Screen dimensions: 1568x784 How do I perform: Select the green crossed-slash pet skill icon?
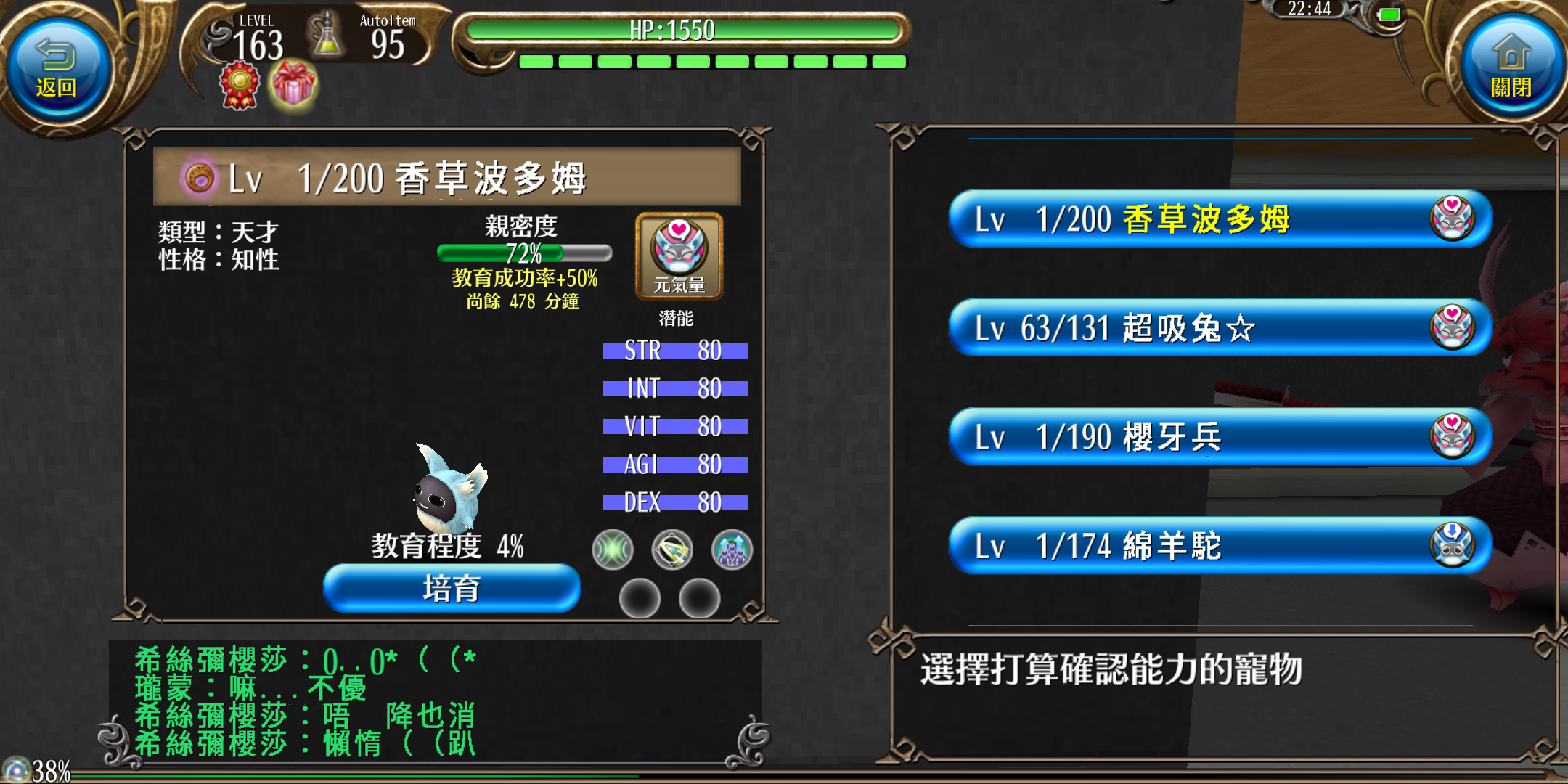coord(613,550)
